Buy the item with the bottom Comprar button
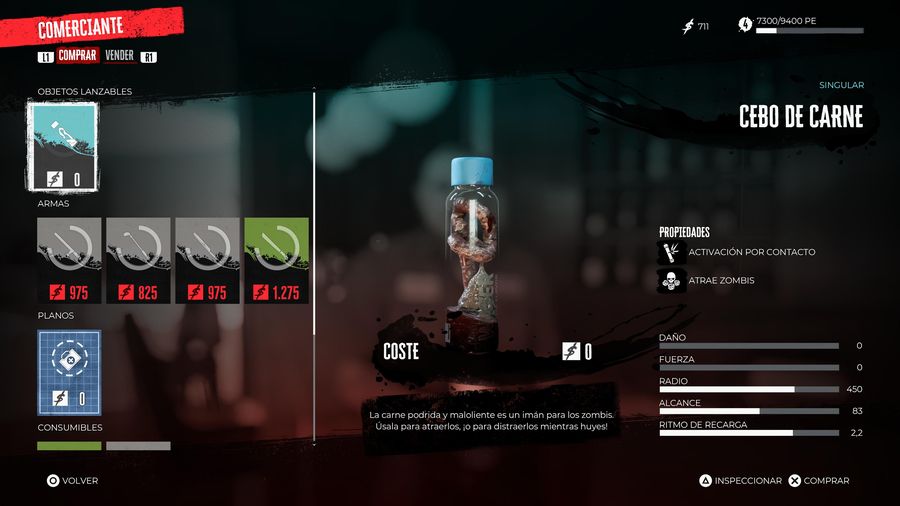Viewport: 900px width, 506px height. coord(819,481)
